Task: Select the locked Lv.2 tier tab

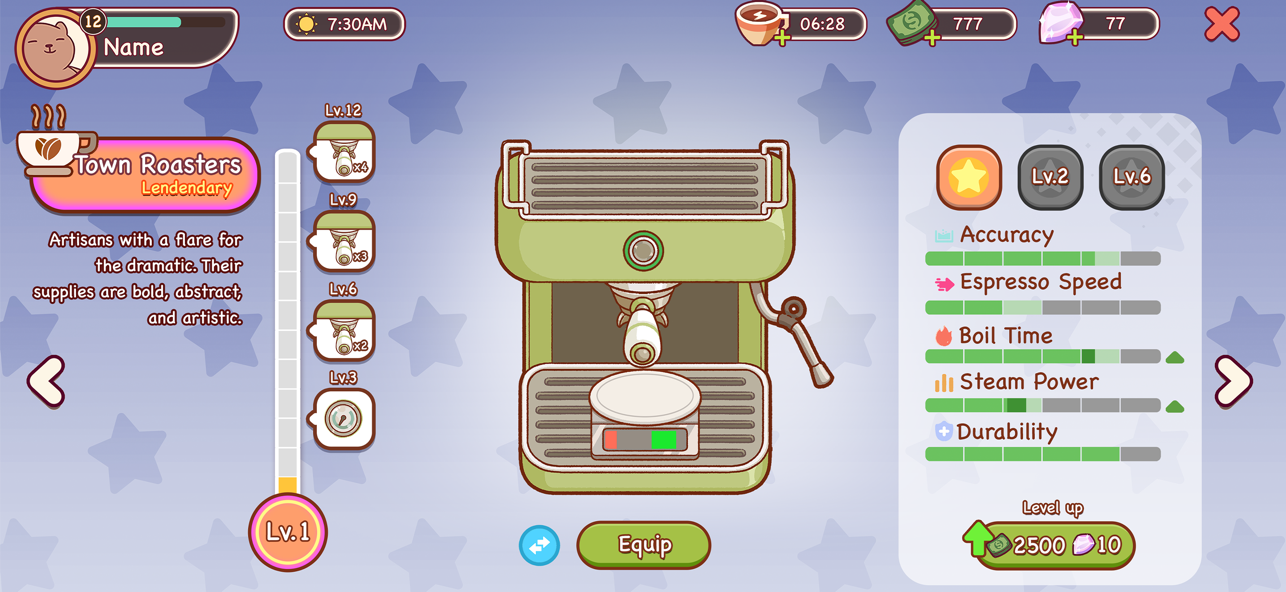Action: [x=1050, y=178]
